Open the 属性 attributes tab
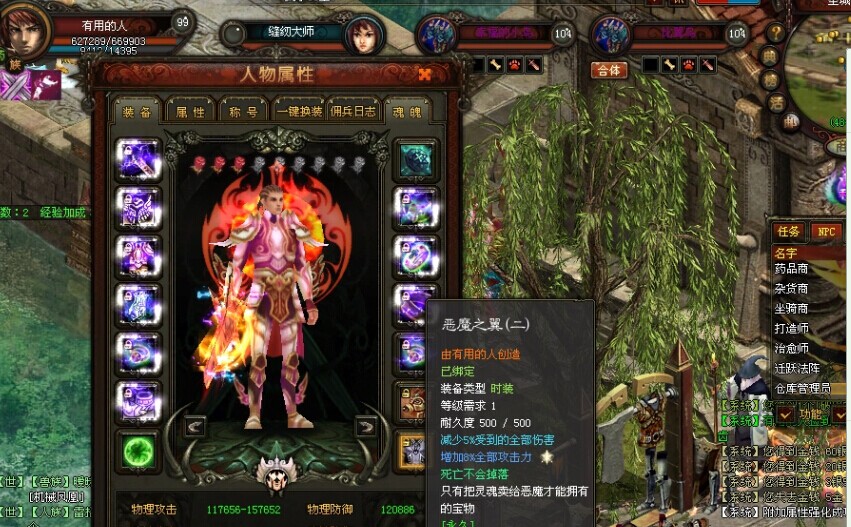 [x=190, y=111]
